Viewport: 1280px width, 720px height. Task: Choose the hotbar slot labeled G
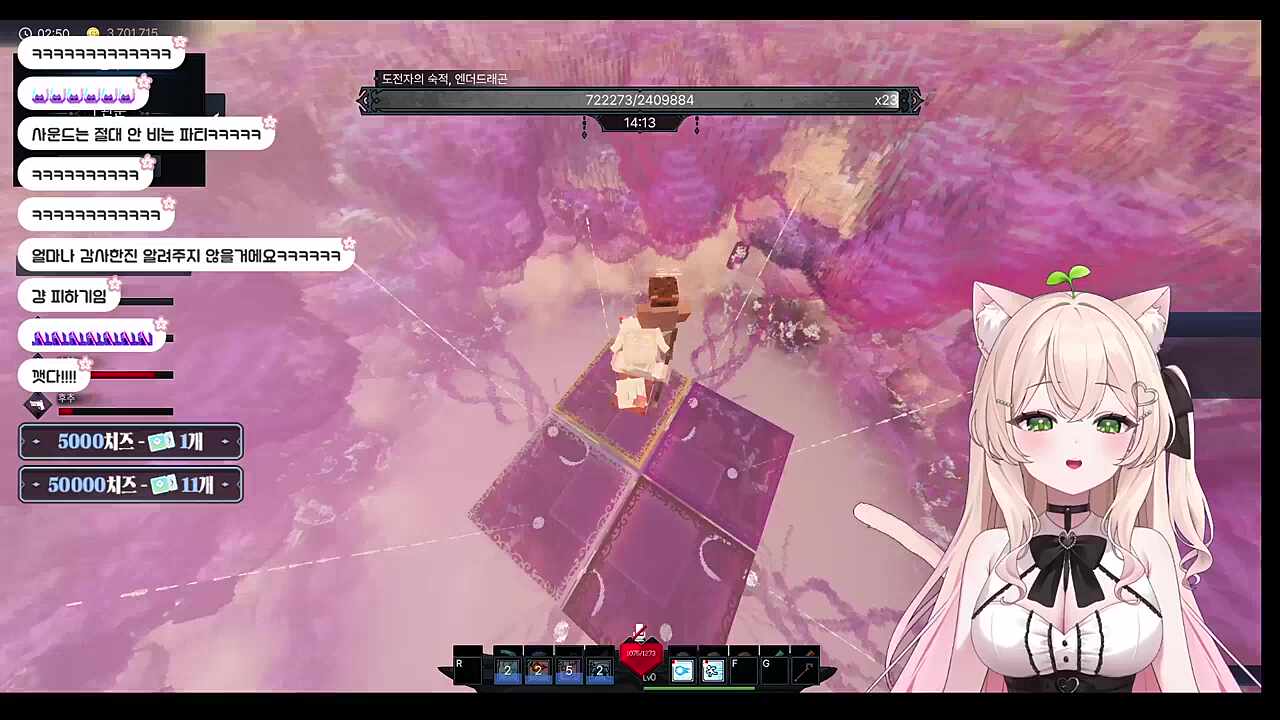[774, 669]
